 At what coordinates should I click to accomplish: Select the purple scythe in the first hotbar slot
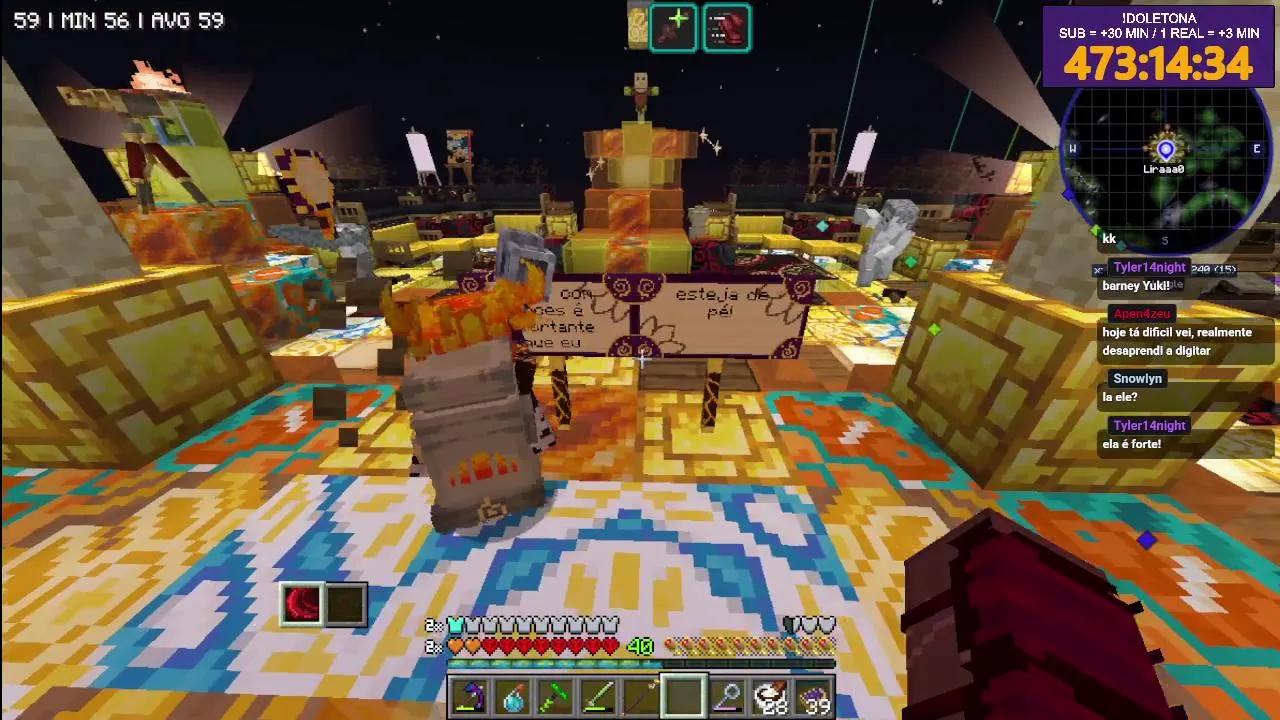click(470, 697)
